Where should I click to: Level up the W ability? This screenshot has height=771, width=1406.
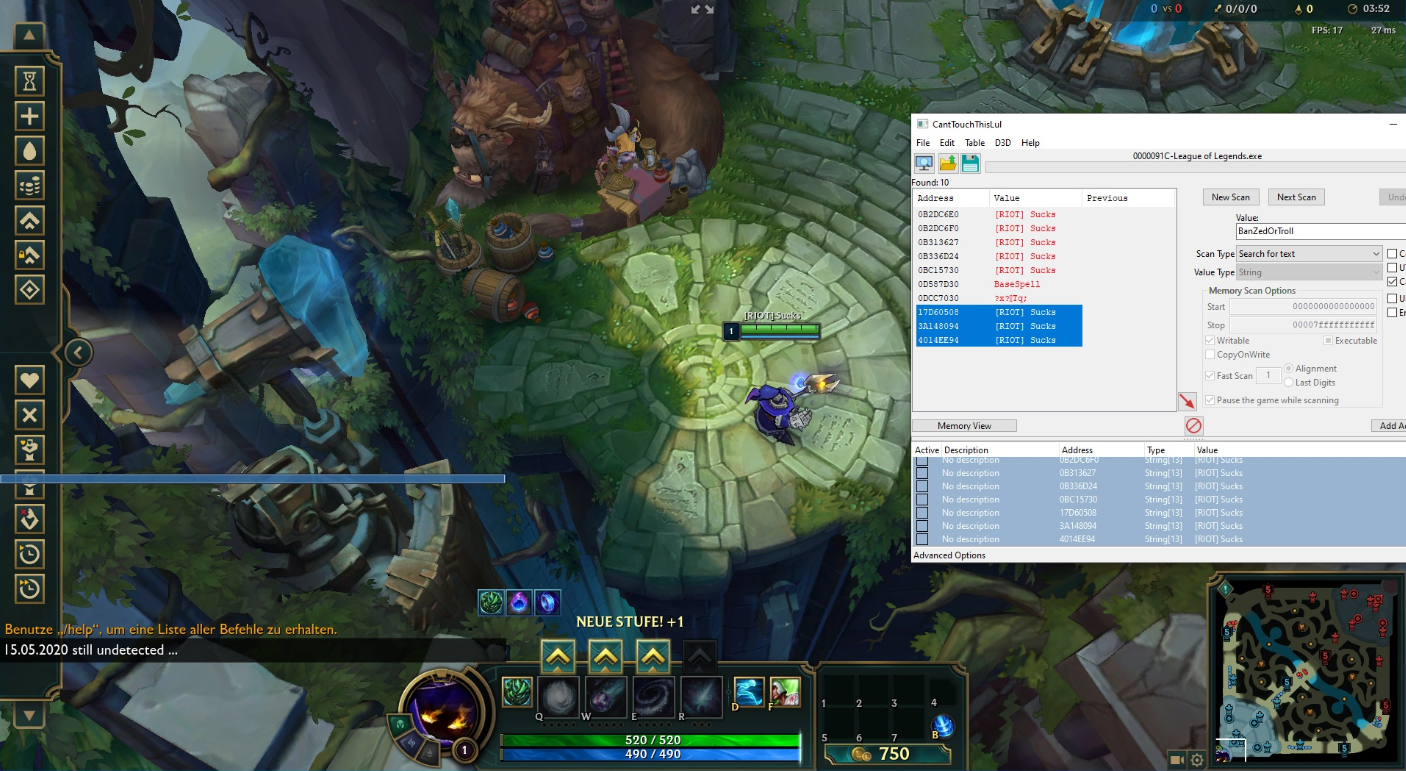pyautogui.click(x=606, y=656)
